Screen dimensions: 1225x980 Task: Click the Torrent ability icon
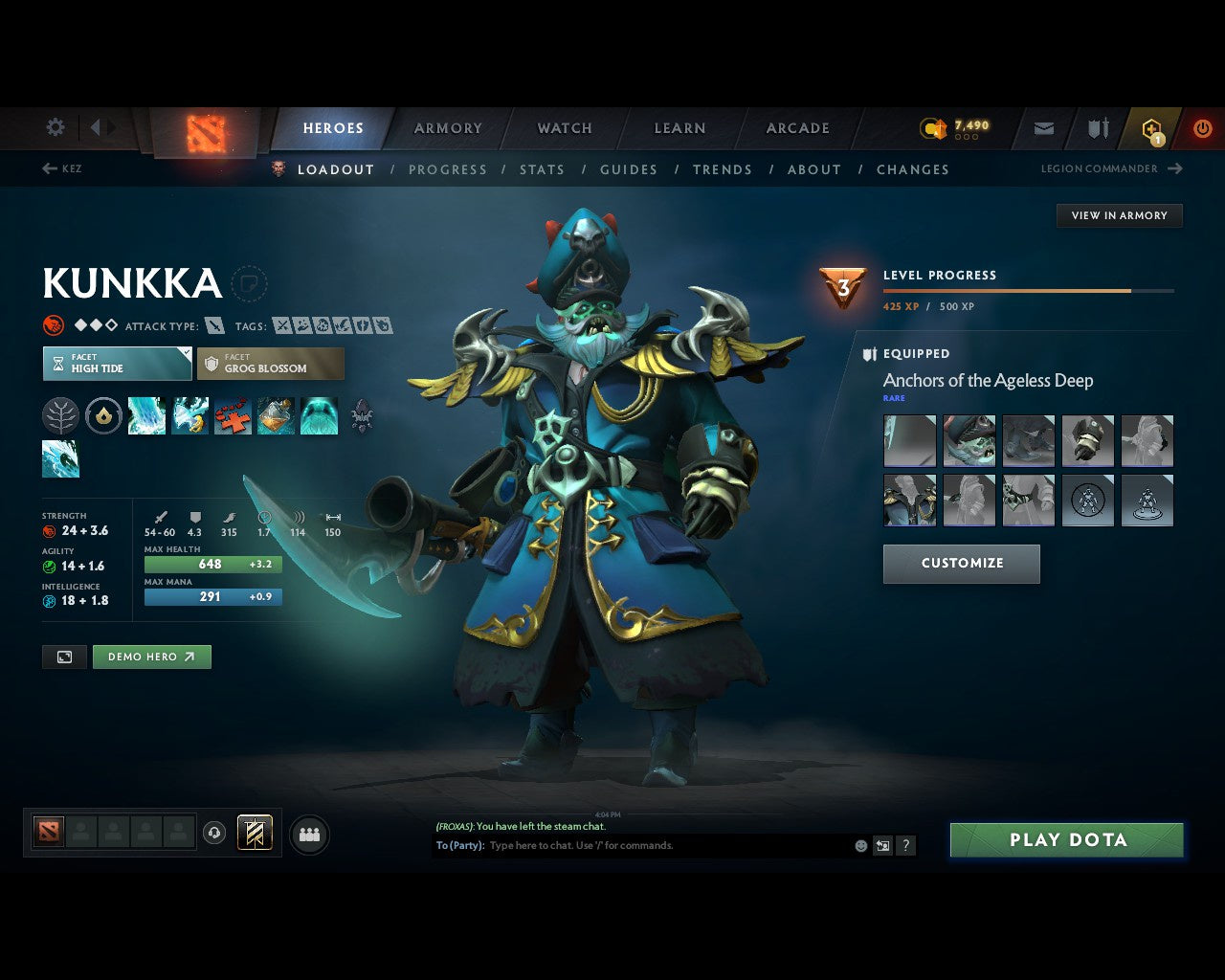click(146, 416)
